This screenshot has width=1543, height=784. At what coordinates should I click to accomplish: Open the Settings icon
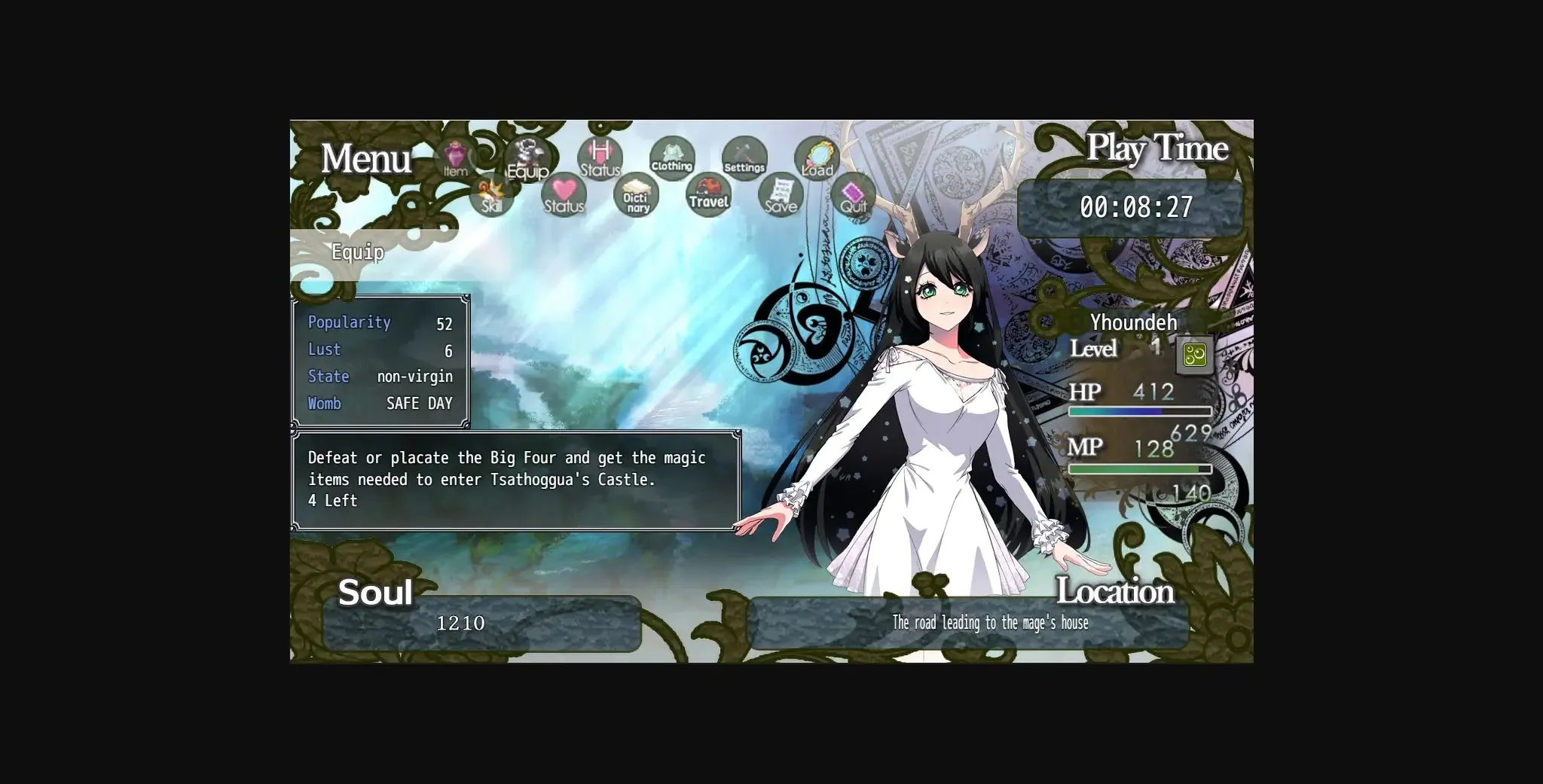744,158
